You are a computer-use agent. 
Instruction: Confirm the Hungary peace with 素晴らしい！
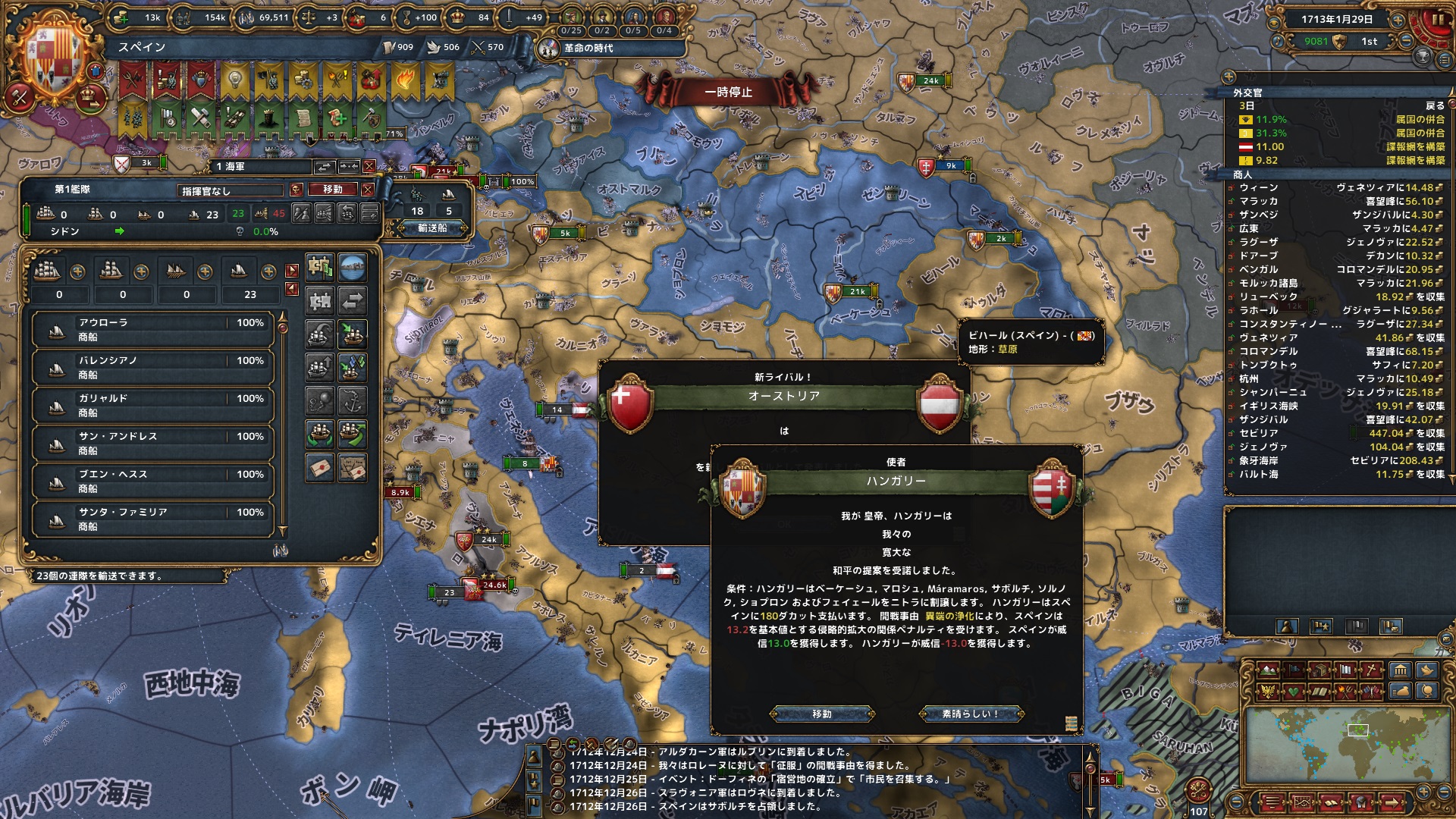(971, 714)
